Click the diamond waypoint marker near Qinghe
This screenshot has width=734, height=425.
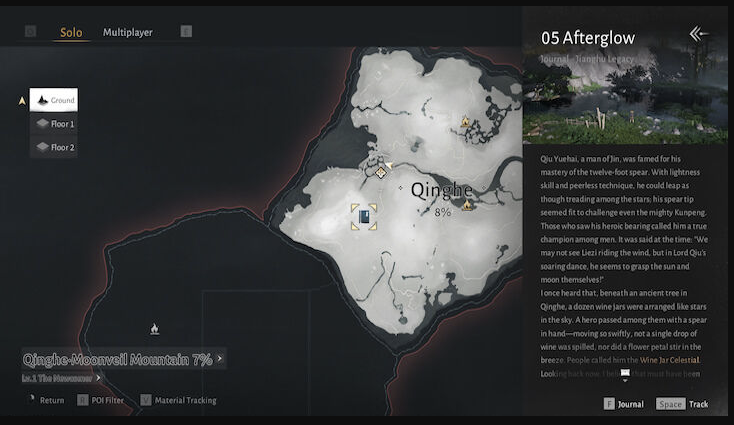[x=381, y=172]
